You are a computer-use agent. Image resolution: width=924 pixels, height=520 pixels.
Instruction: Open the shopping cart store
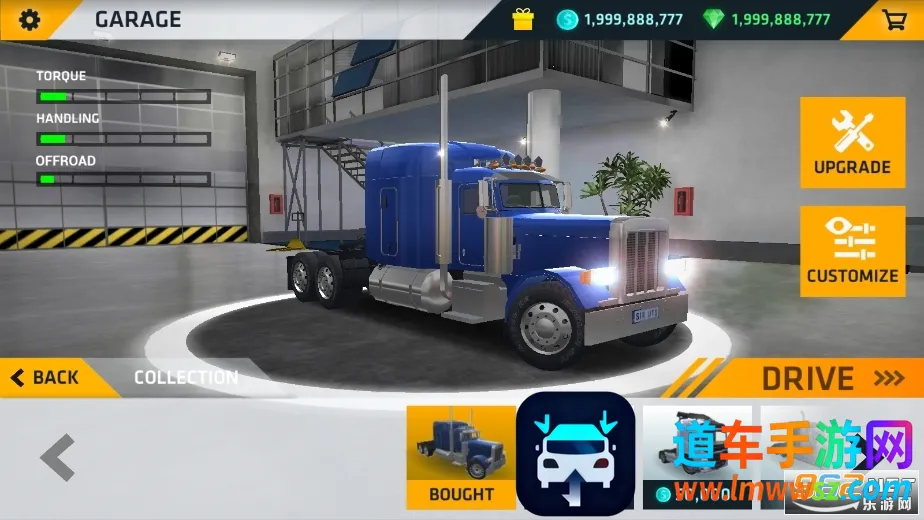(893, 19)
